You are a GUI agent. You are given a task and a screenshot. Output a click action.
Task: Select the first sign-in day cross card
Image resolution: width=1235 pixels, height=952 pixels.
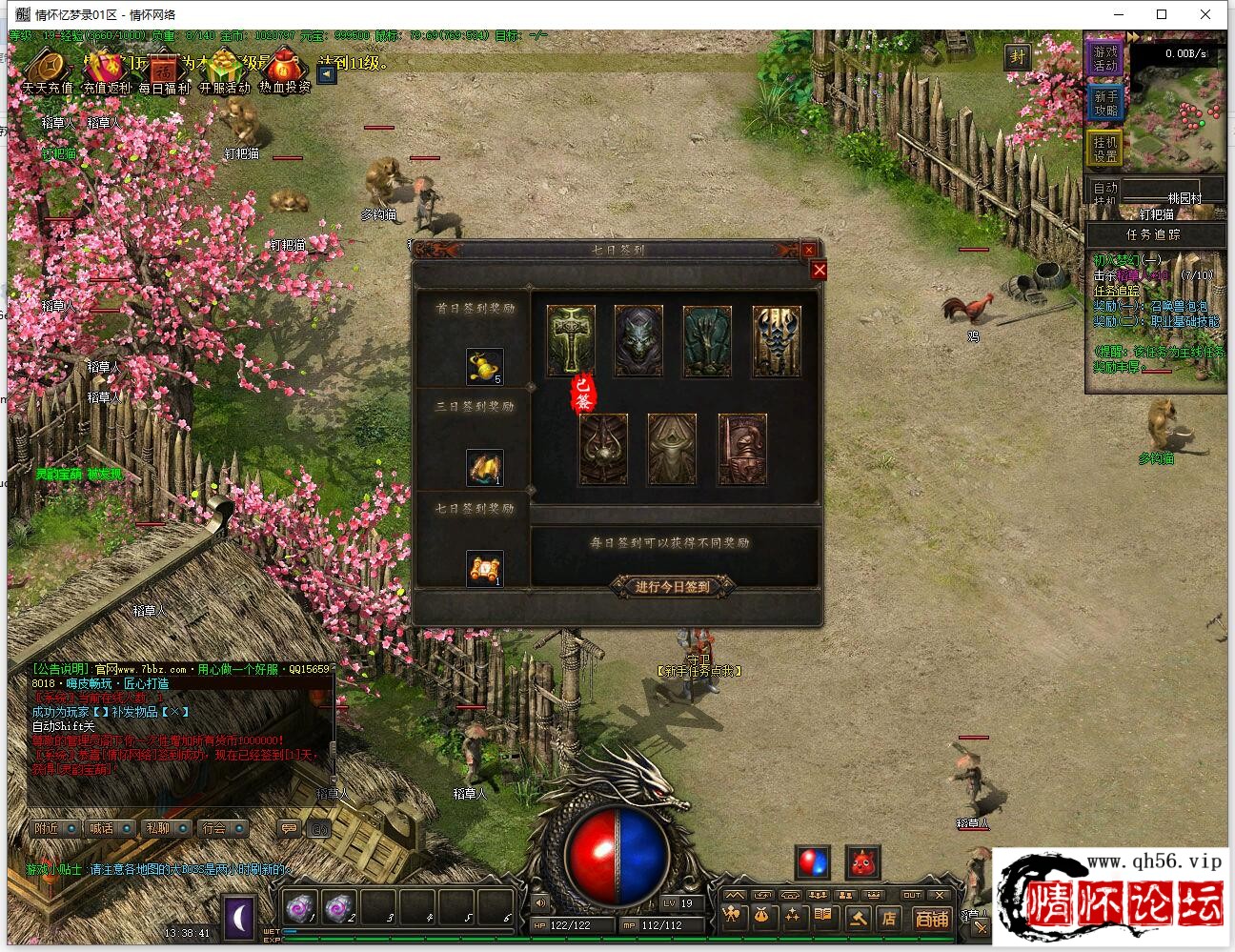(571, 339)
